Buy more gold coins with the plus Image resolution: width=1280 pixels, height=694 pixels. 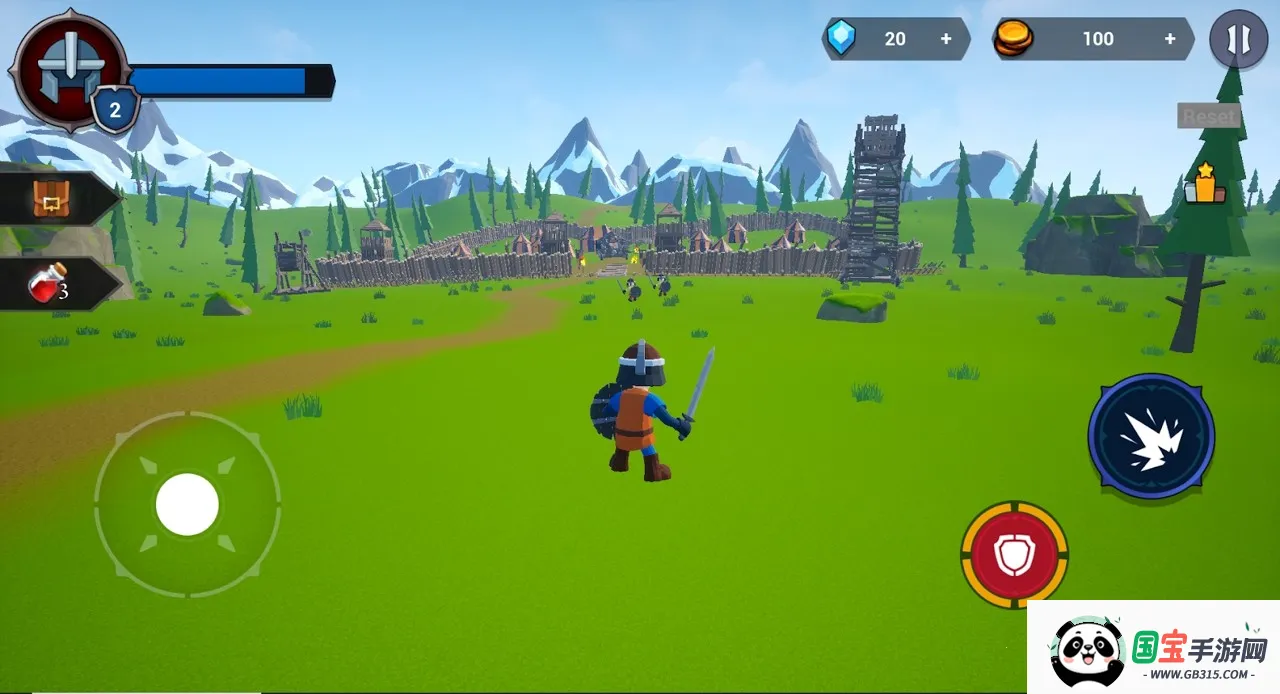point(1170,39)
